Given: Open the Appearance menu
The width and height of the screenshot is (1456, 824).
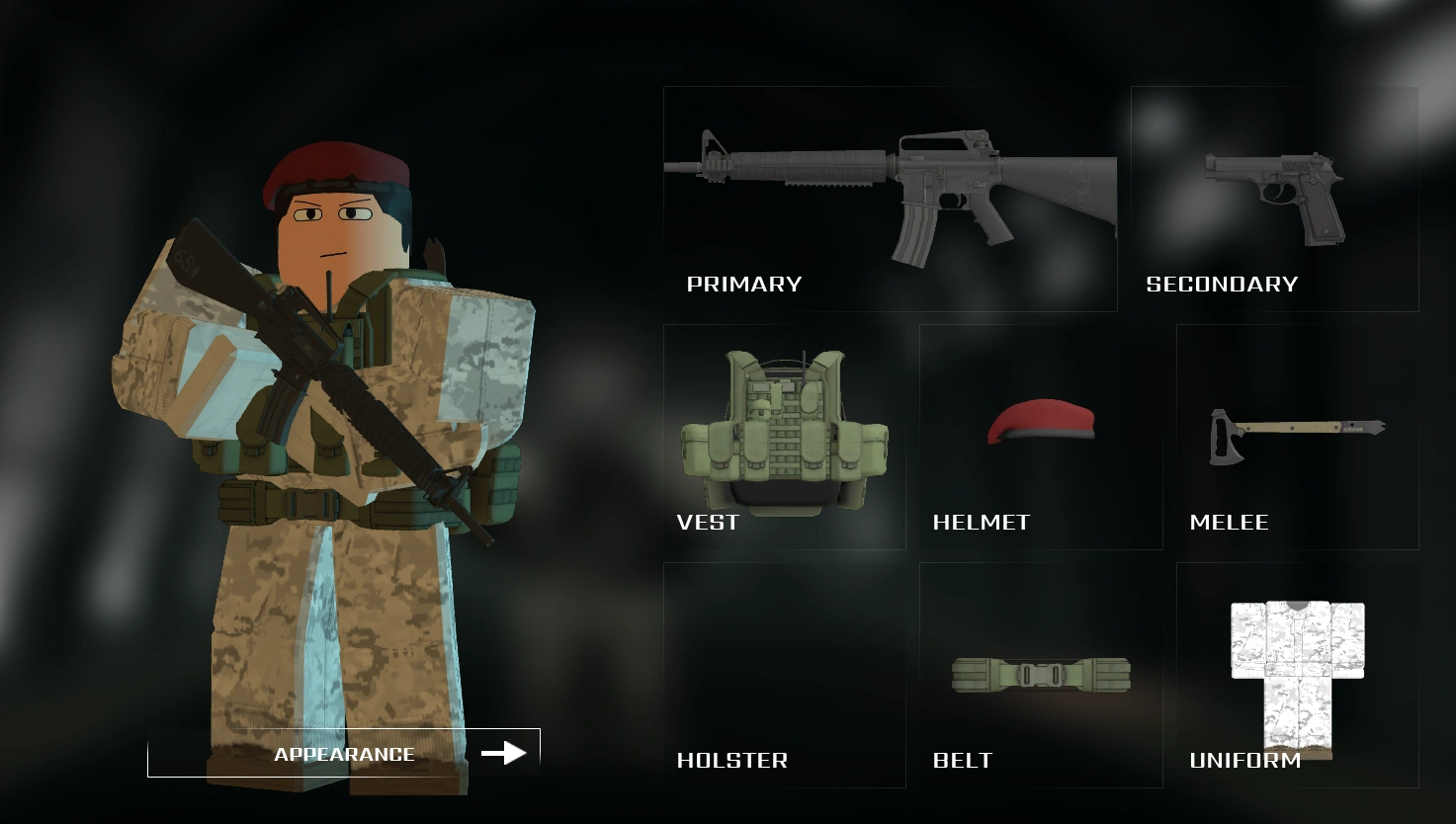Looking at the screenshot, I should [345, 754].
